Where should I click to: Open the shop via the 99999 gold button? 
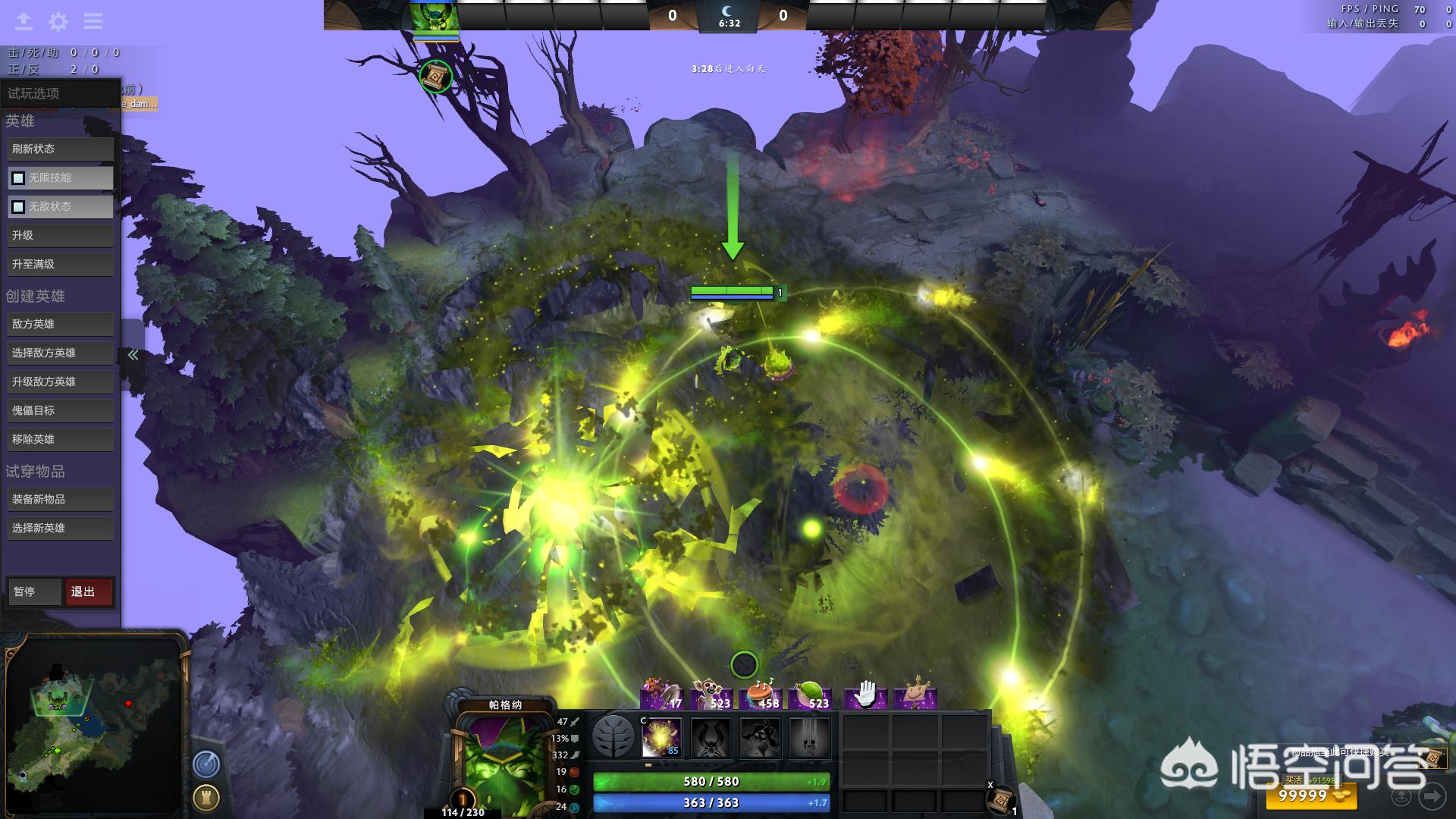pyautogui.click(x=1310, y=795)
